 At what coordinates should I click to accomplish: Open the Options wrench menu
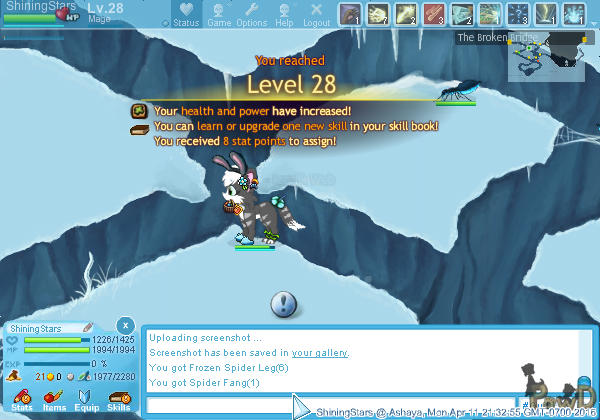click(251, 14)
